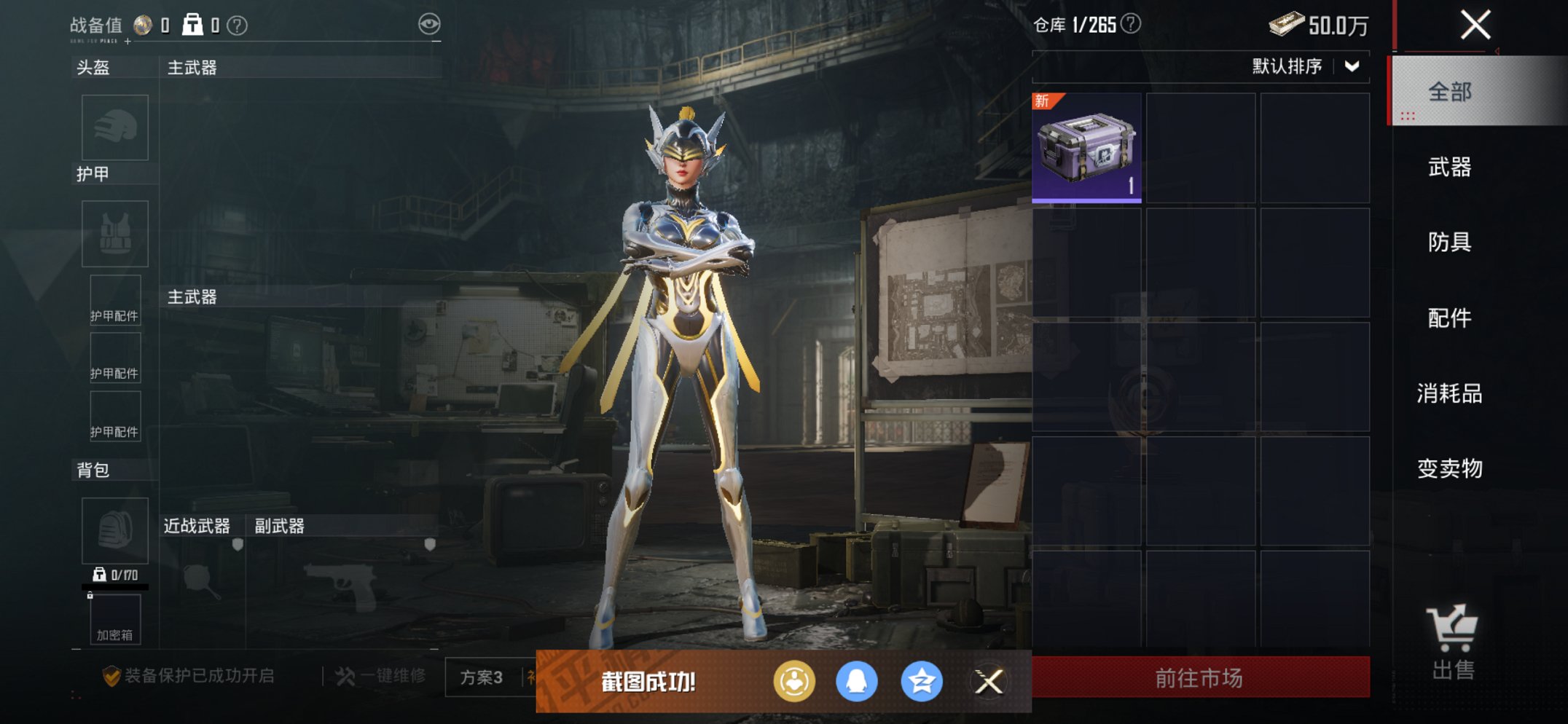Open the helmet equipment slot

[114, 127]
